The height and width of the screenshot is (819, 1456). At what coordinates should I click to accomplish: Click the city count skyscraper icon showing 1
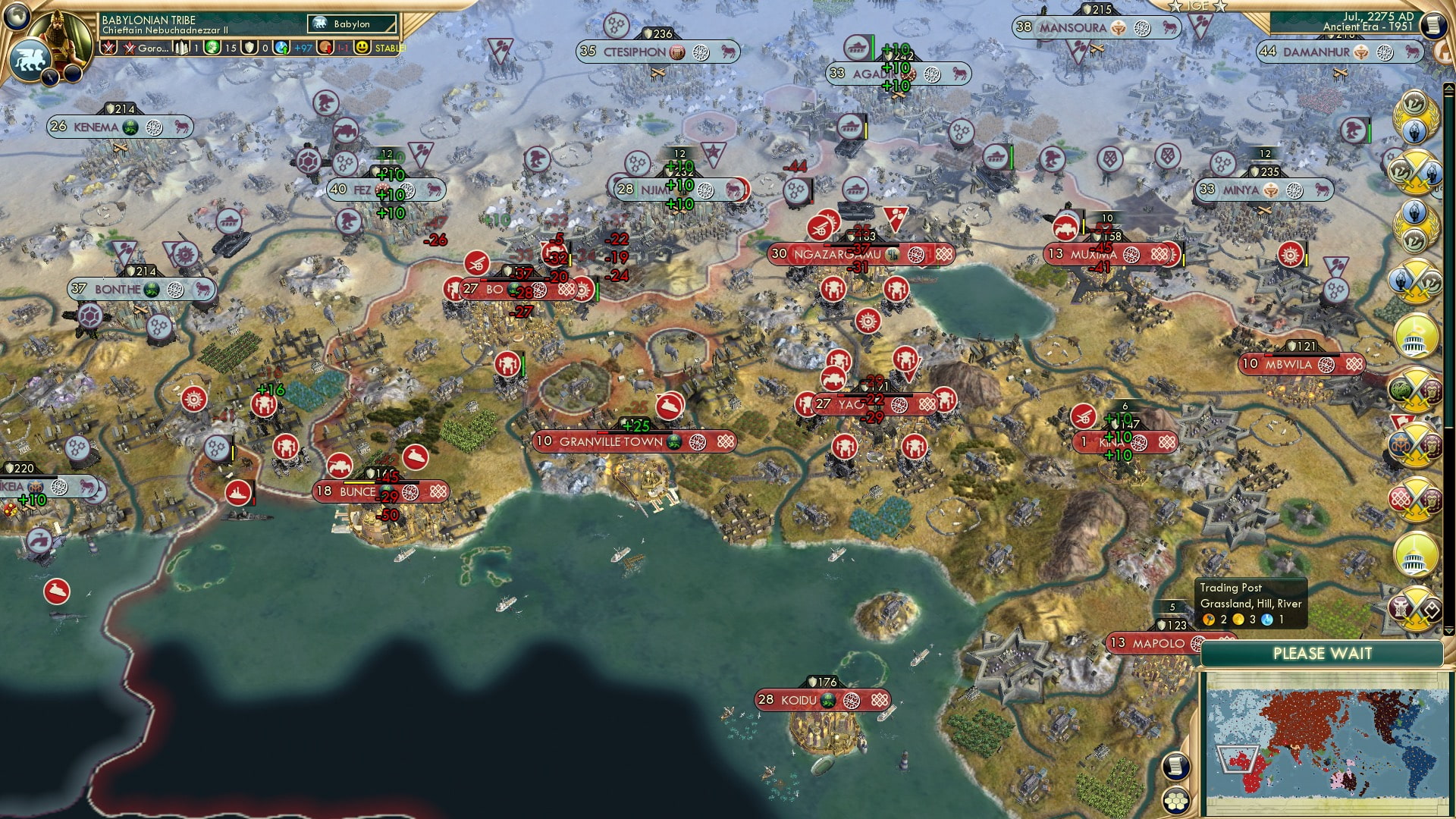click(x=181, y=48)
